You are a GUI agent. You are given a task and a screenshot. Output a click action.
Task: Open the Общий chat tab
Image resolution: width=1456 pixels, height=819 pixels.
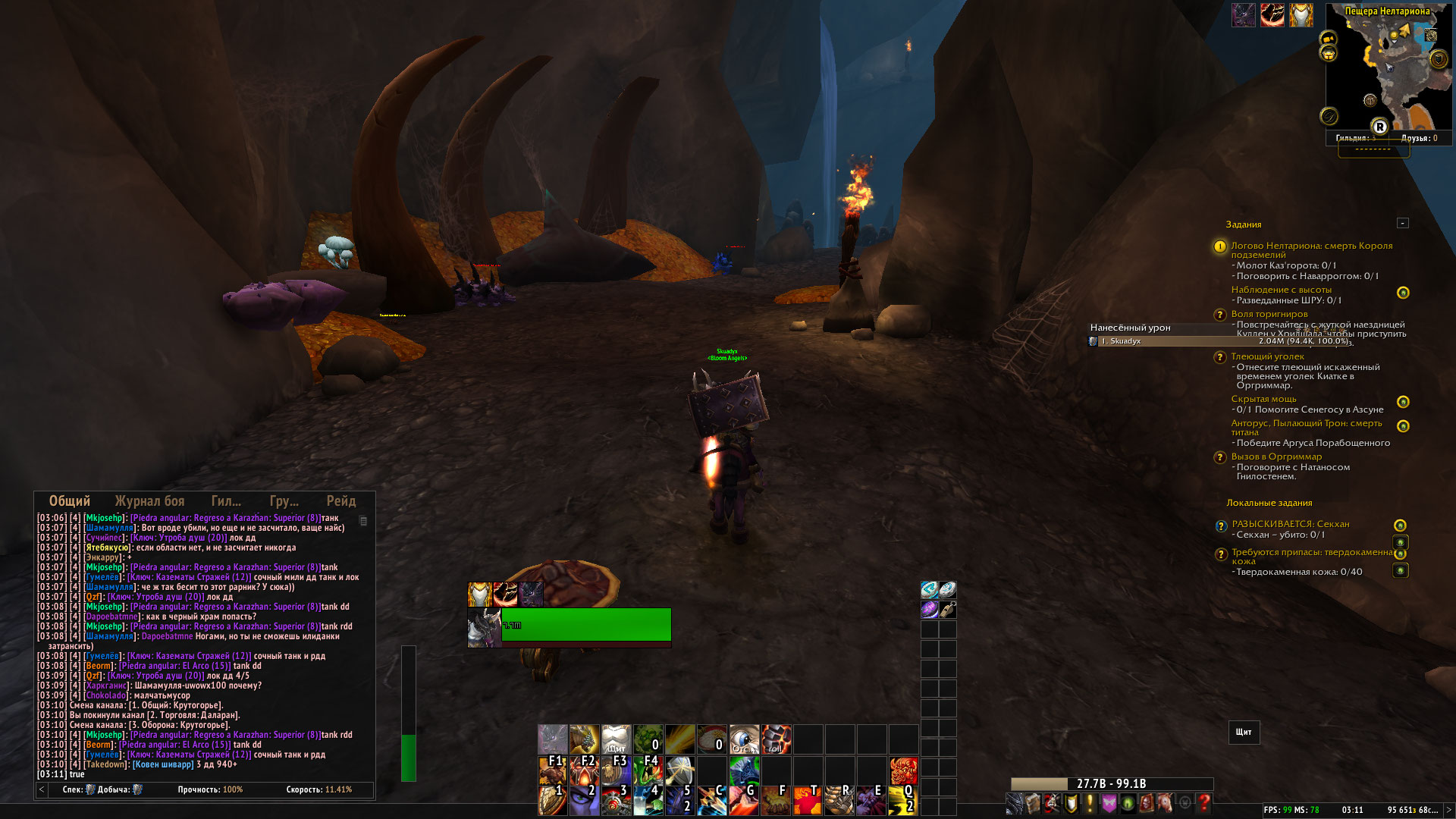(x=70, y=501)
